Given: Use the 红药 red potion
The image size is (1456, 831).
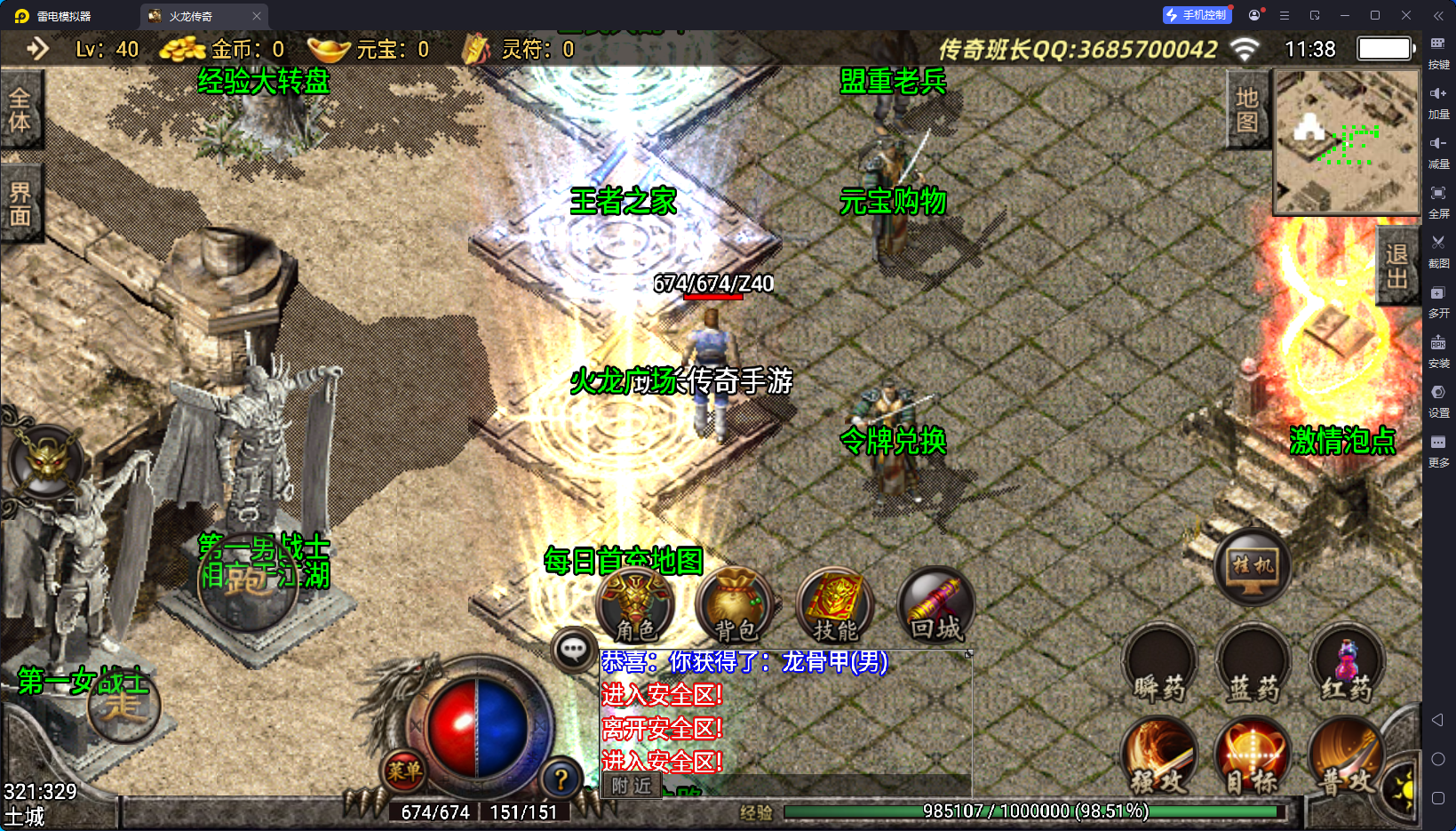Looking at the screenshot, I should (x=1347, y=665).
